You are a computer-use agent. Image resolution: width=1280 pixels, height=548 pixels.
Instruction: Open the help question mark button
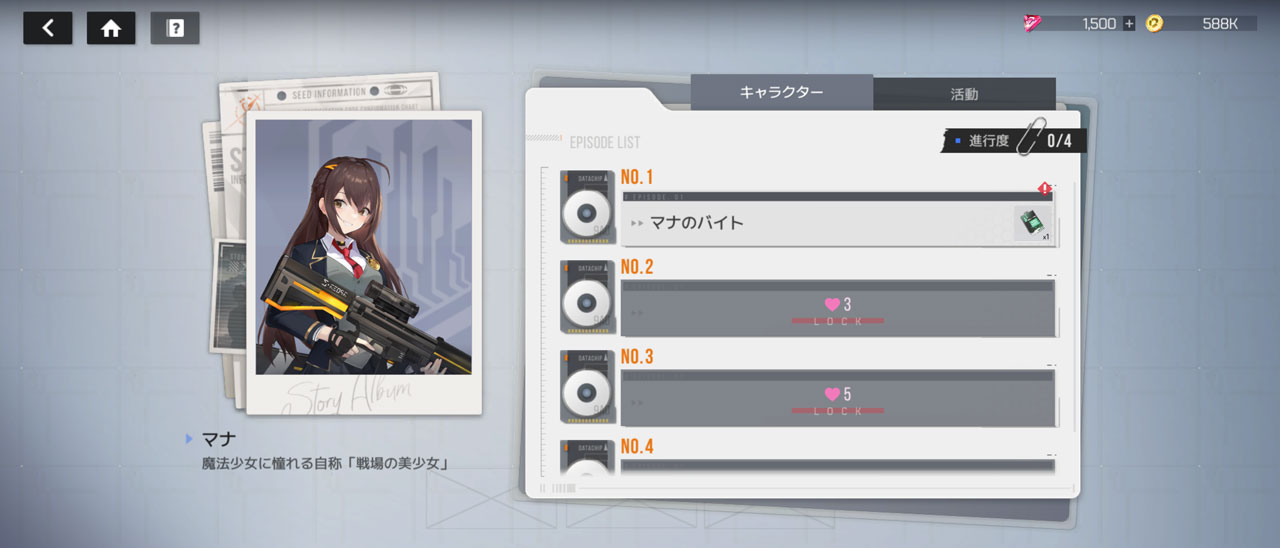click(x=175, y=28)
